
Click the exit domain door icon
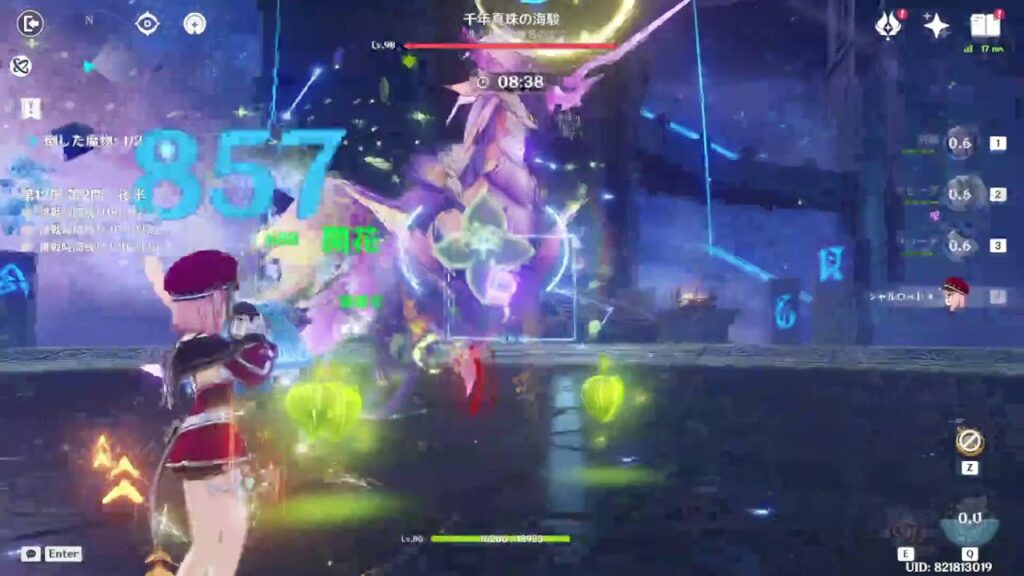coord(31,24)
